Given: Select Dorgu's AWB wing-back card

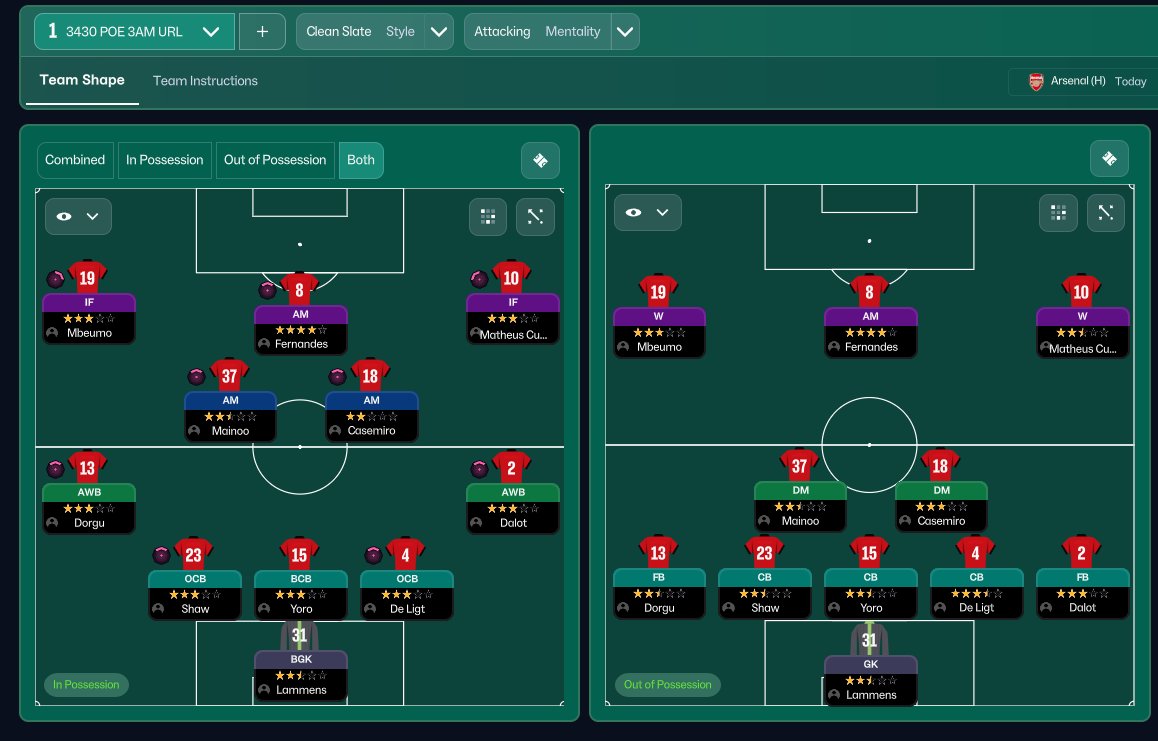Looking at the screenshot, I should [88, 508].
